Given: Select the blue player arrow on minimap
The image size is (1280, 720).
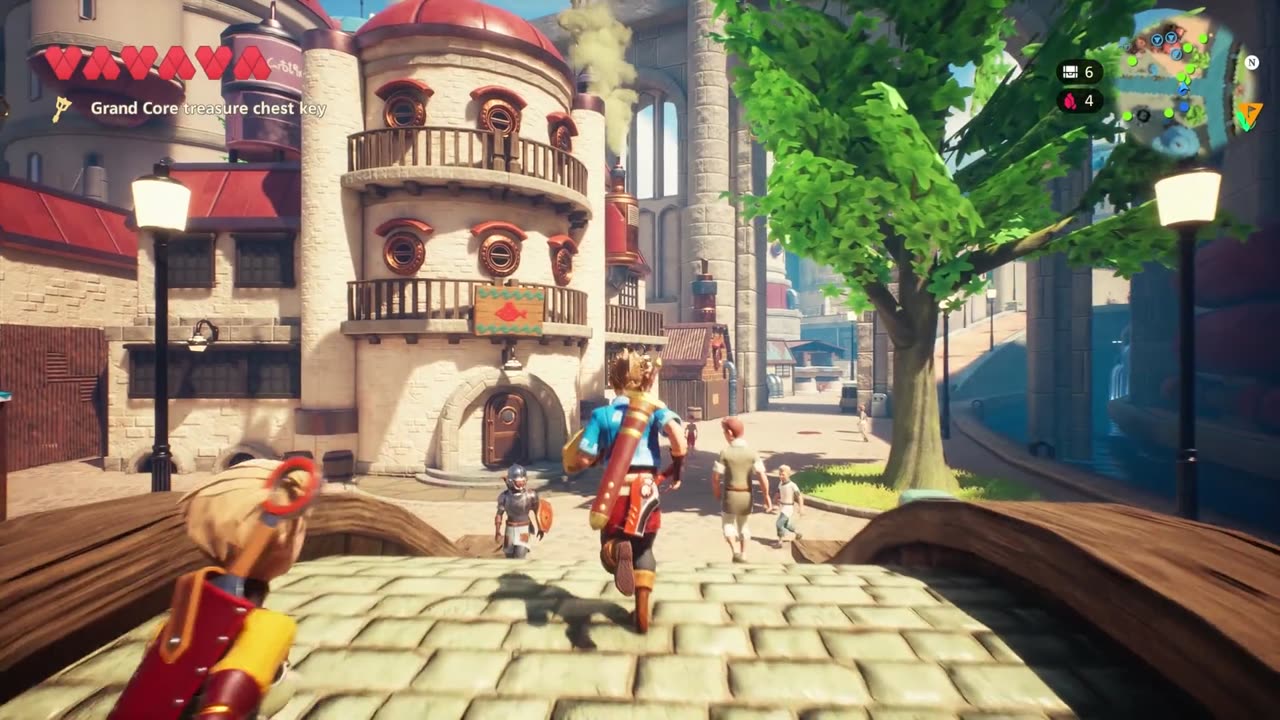Looking at the screenshot, I should (1184, 90).
